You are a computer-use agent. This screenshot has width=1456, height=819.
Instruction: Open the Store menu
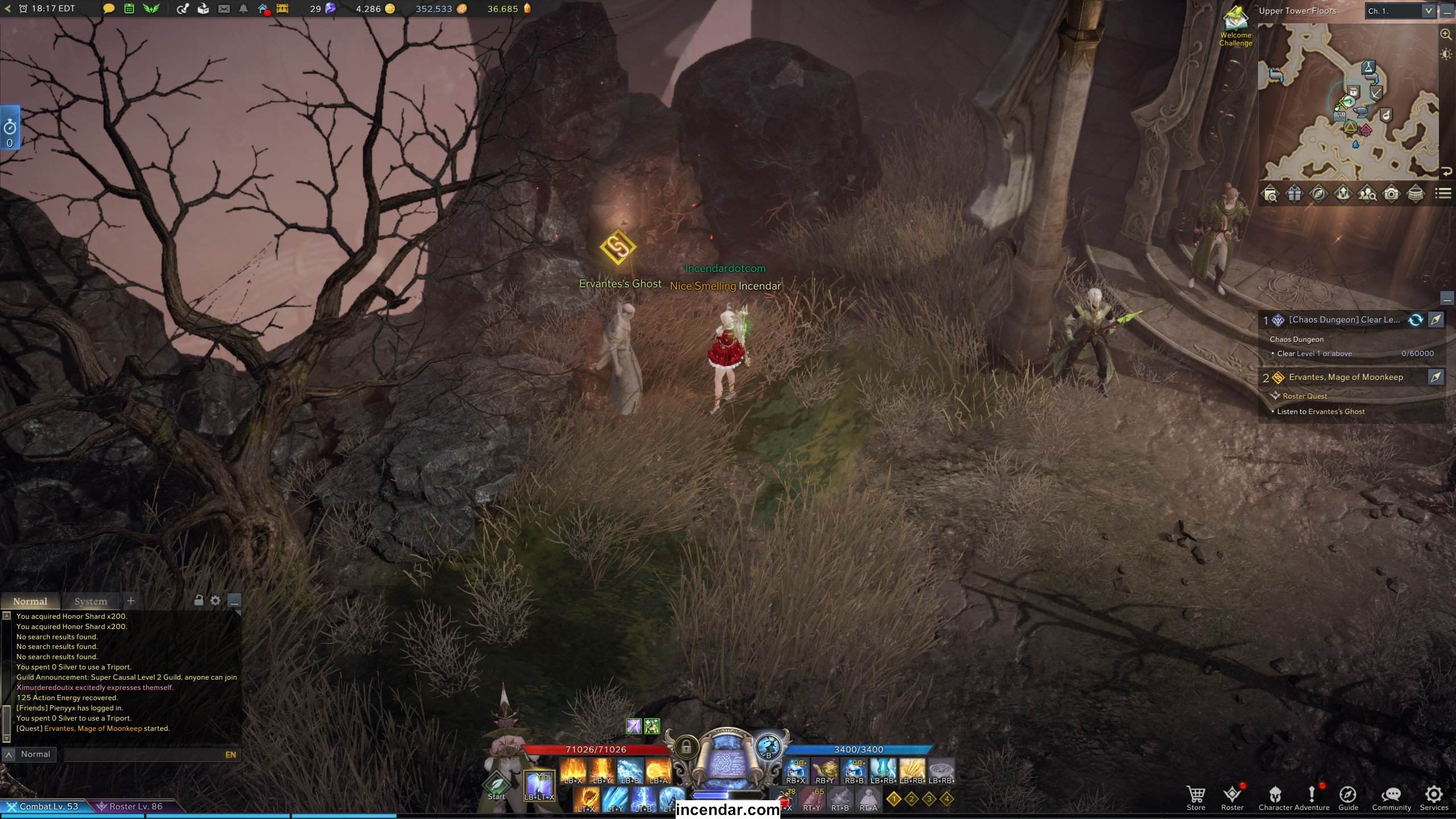click(x=1196, y=797)
